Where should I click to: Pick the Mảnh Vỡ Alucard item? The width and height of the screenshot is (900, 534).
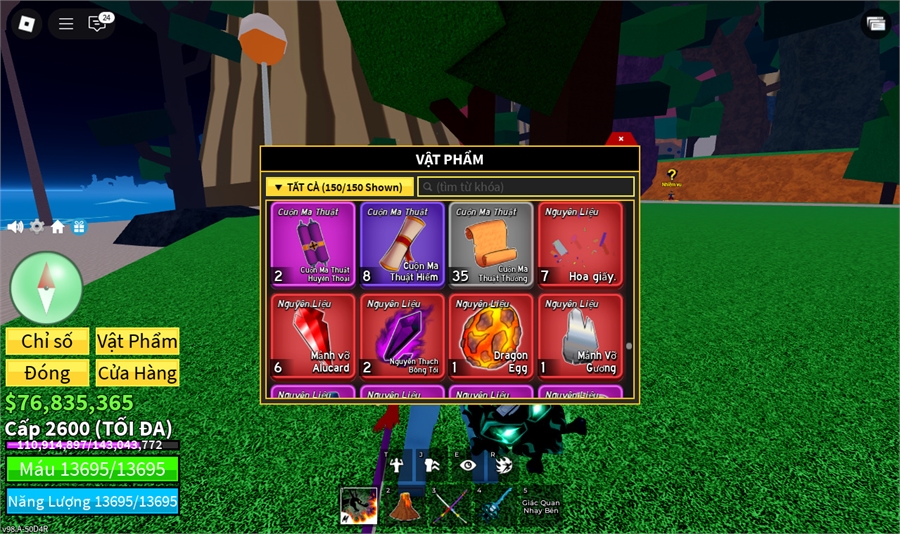click(x=312, y=336)
